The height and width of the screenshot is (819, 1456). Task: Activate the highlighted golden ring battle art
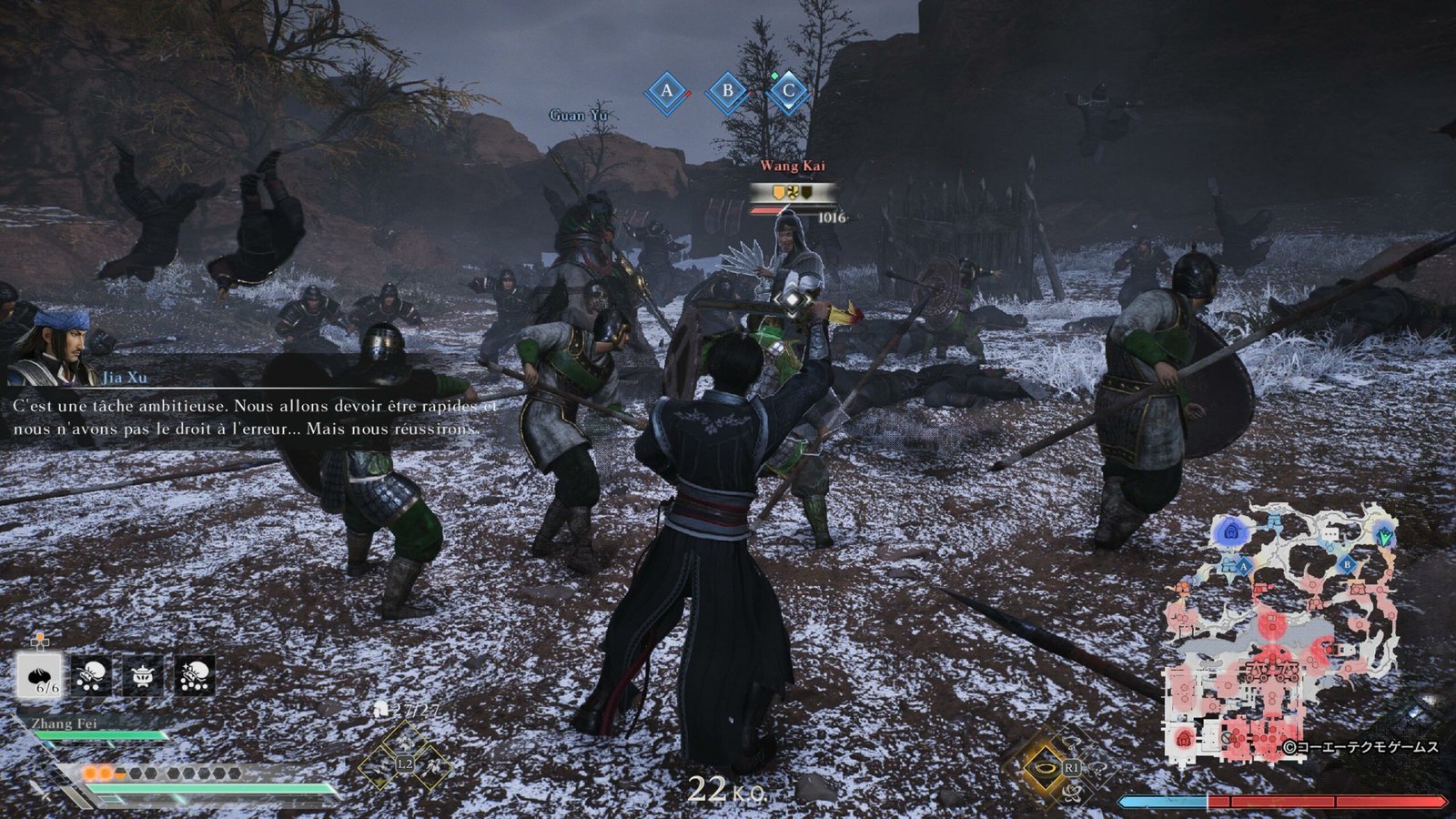[x=1045, y=767]
